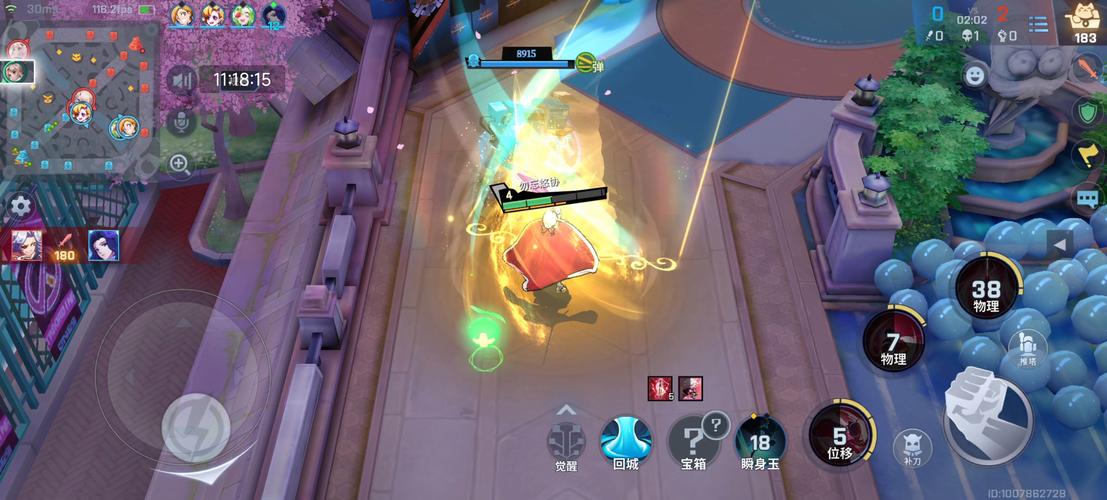Send the green shield defend signal
Image resolution: width=1107 pixels, height=500 pixels.
pos(1087,111)
